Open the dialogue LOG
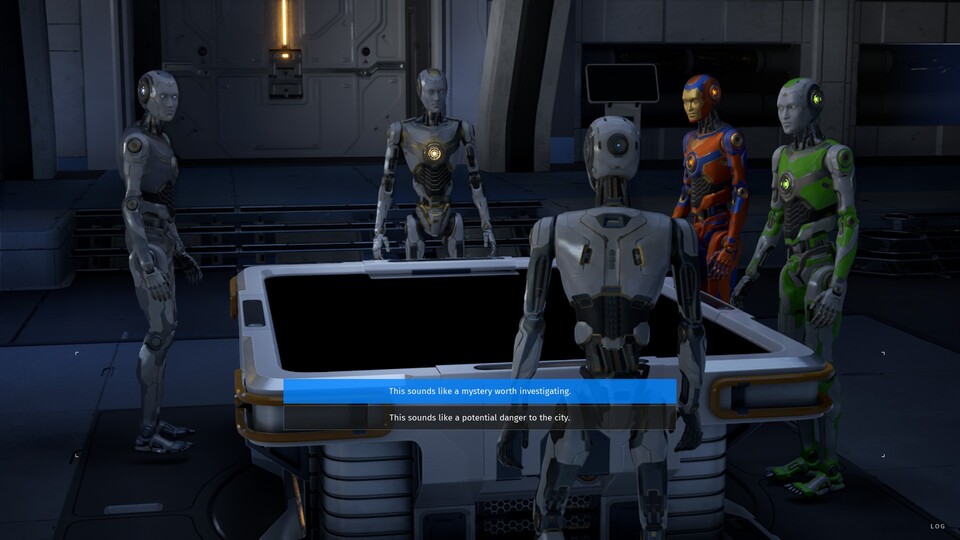Screen dimensions: 960x540 (937, 526)
